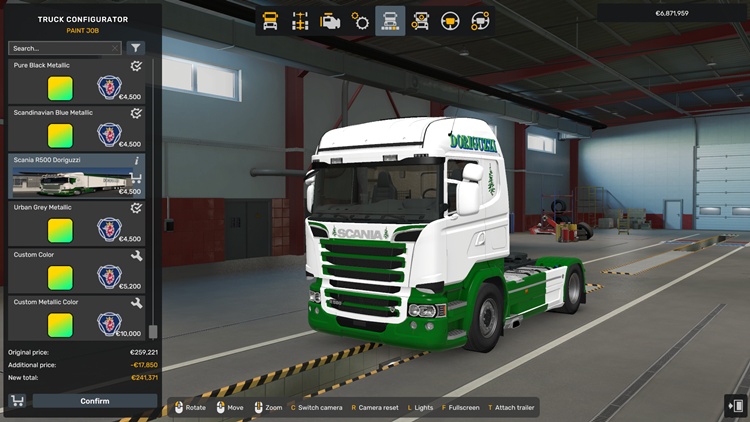
Task: Open the truck front view category
Action: (x=270, y=20)
